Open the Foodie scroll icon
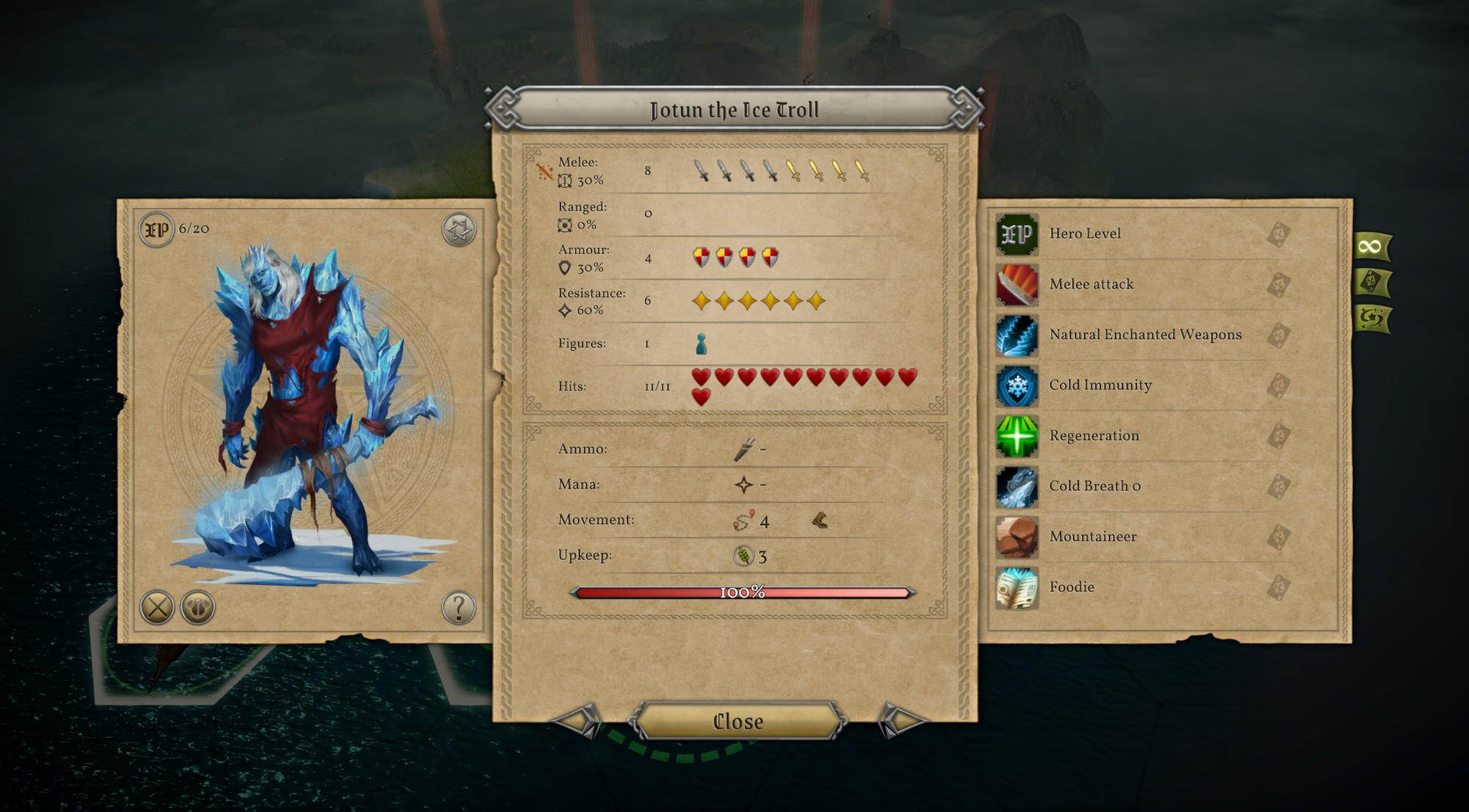Viewport: 1469px width, 812px height. (x=1017, y=587)
